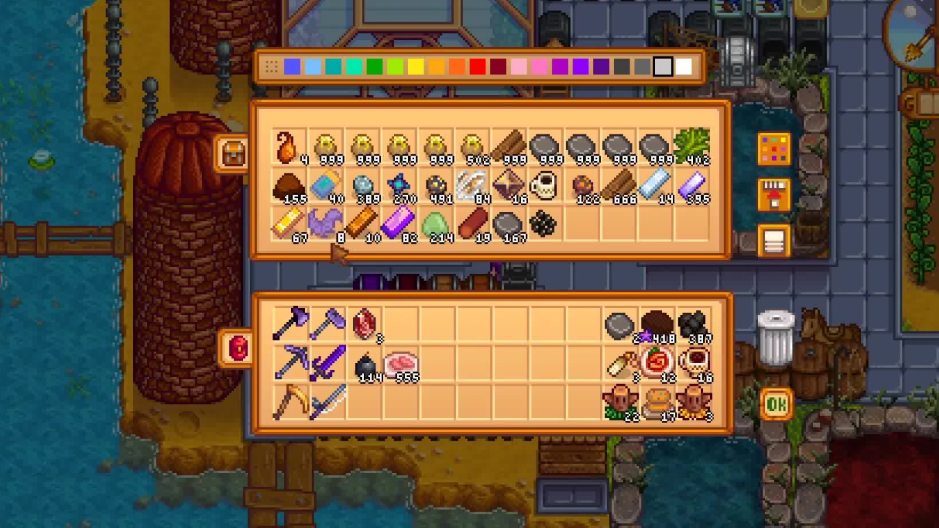Select the purple iridium bar stack of 82
The image size is (939, 528).
coord(398,224)
